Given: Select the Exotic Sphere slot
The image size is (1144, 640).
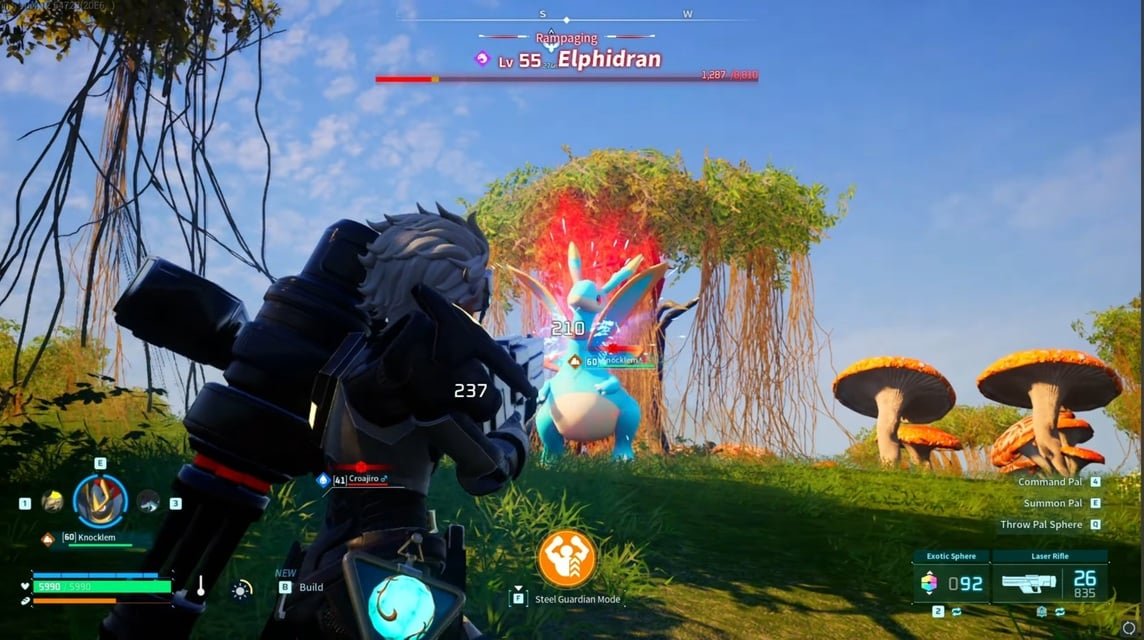Looking at the screenshot, I should (949, 582).
